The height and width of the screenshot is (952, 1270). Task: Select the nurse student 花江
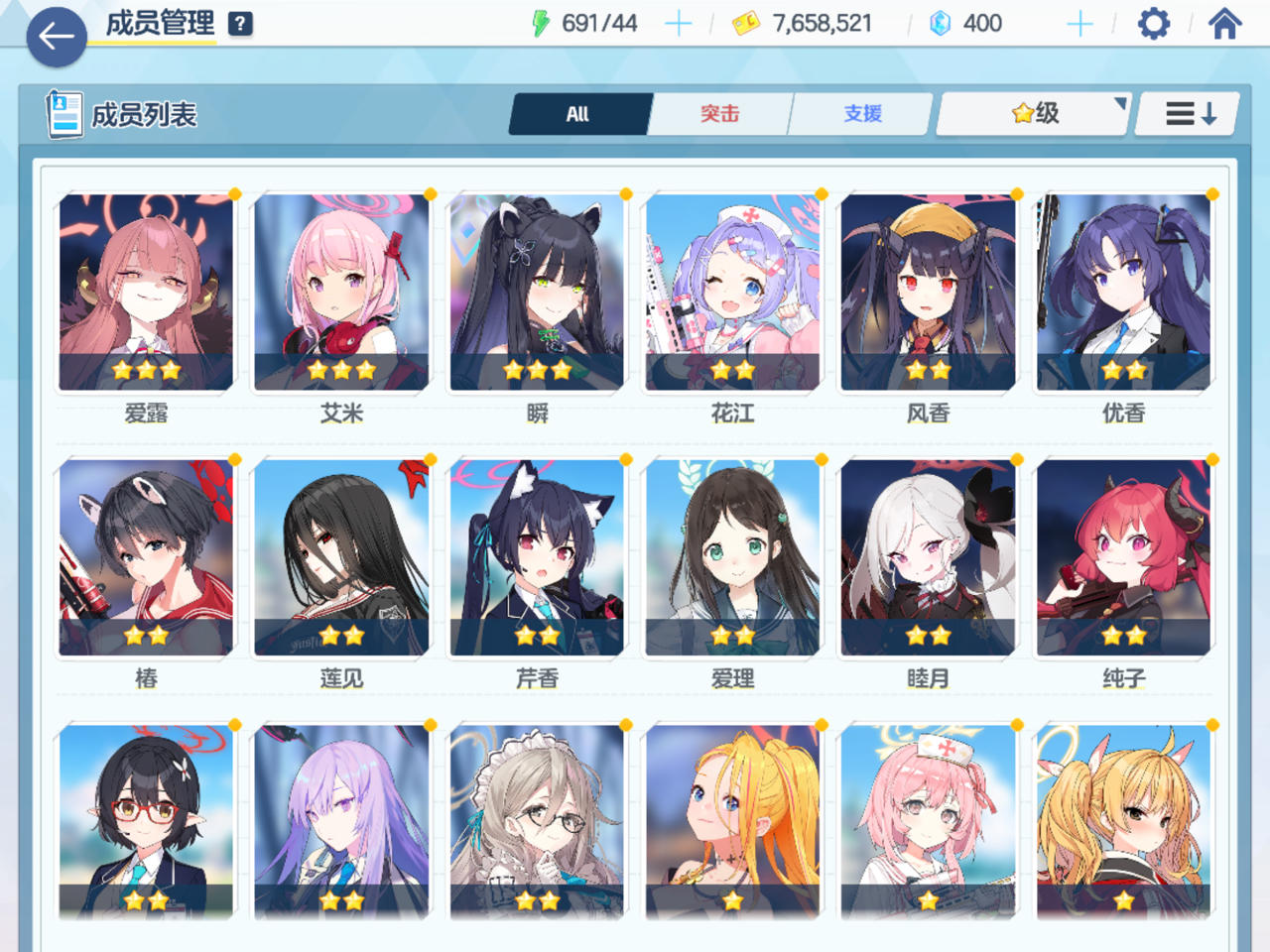(732, 293)
